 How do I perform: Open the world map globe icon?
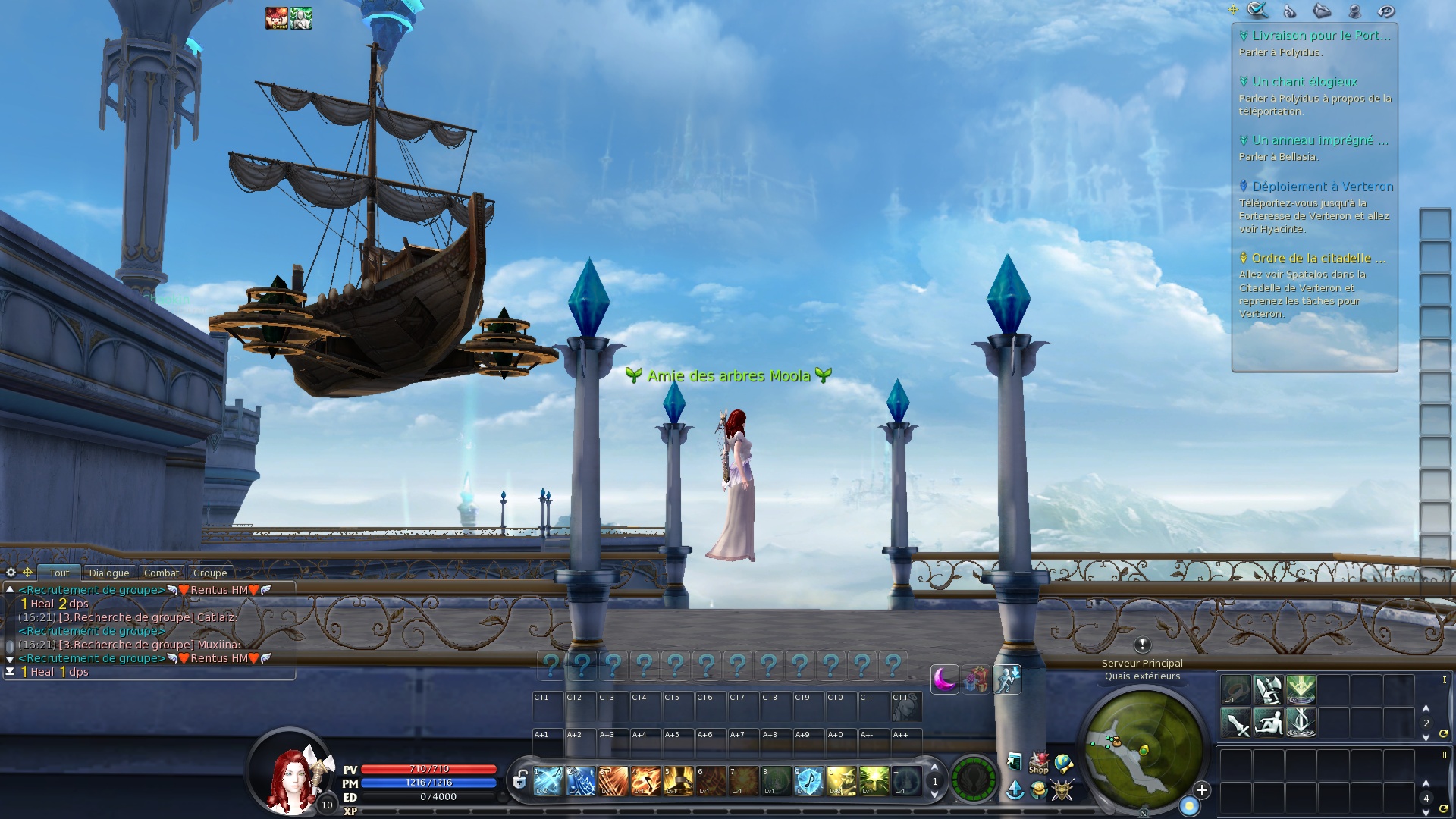(1064, 762)
